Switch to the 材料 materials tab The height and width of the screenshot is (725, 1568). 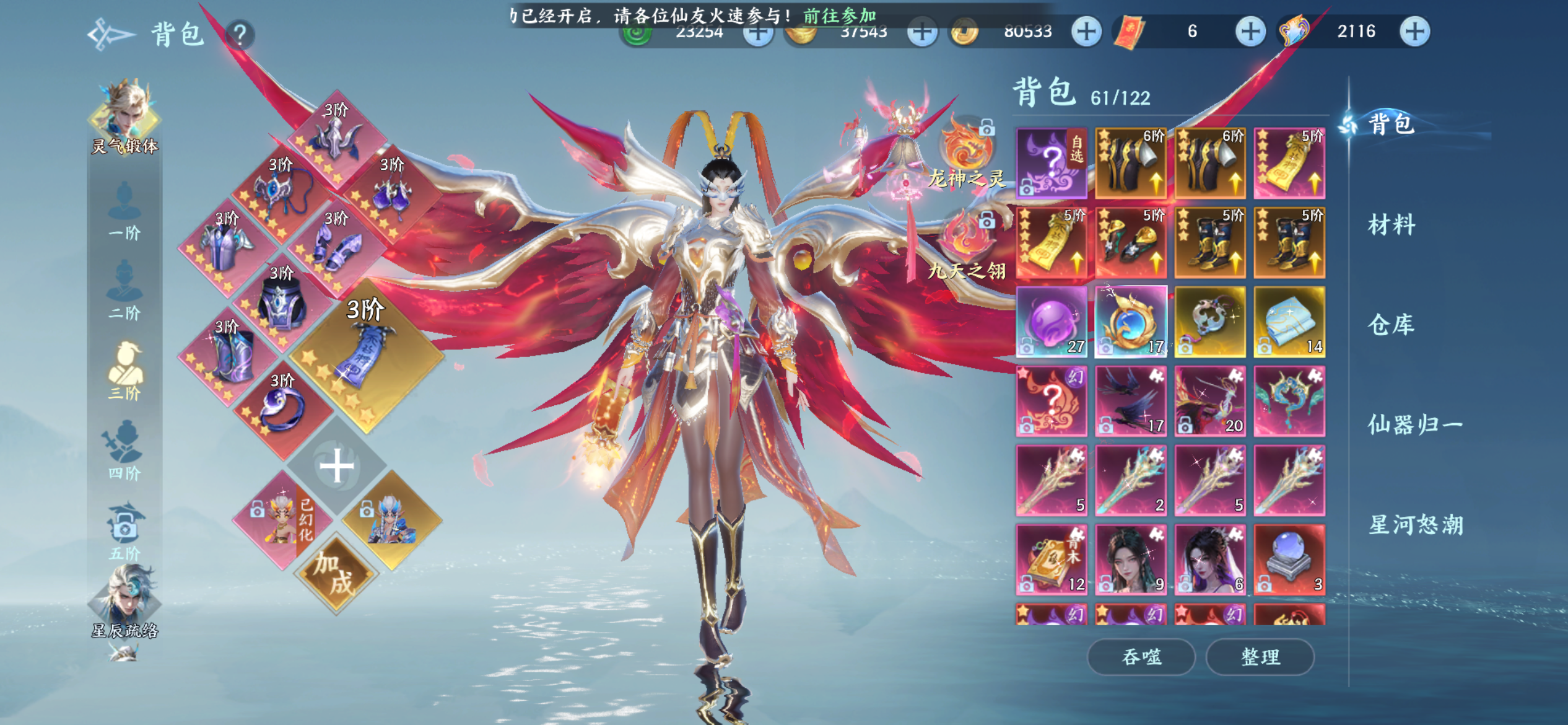coord(1391,225)
